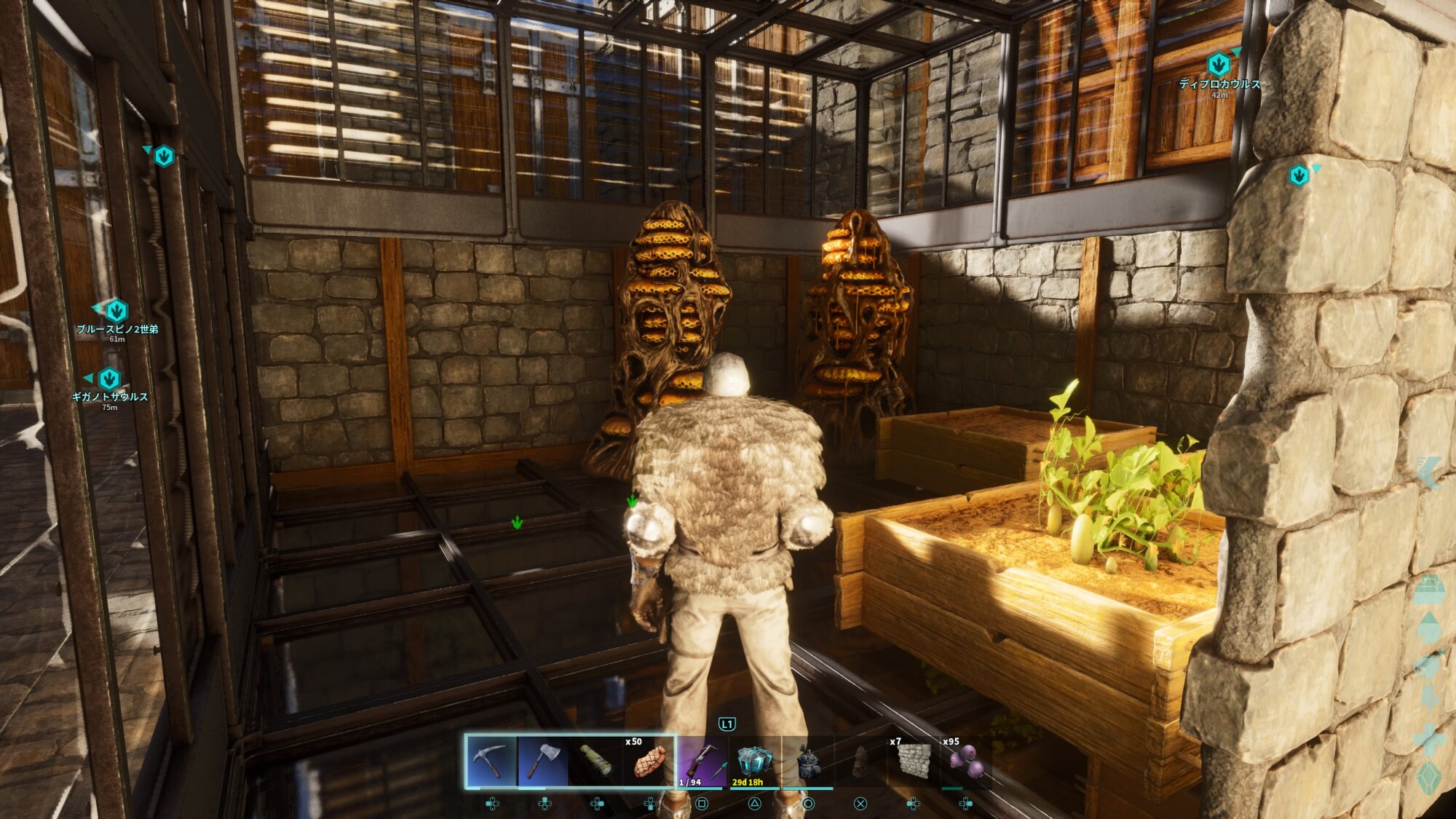The image size is (1456, 819).
Task: Click the ディプロカウルス tracking marker
Action: [1218, 65]
